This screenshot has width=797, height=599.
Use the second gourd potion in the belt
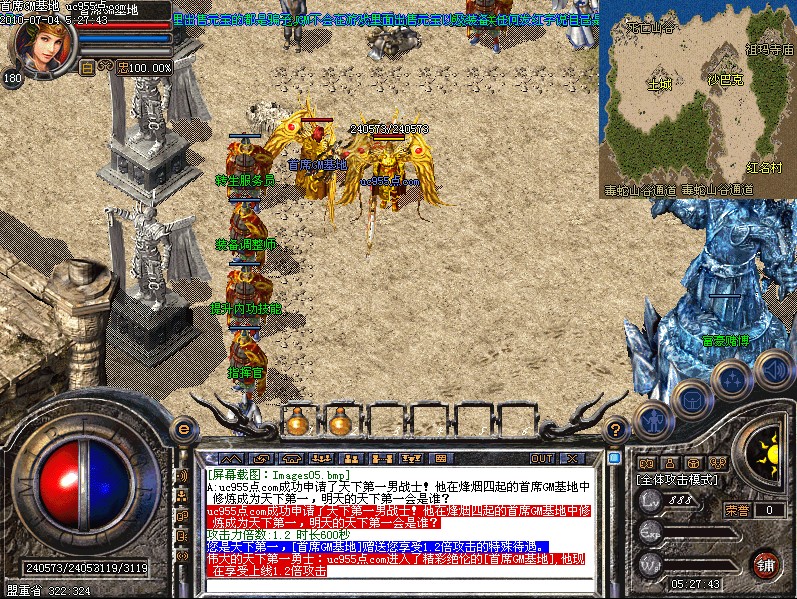[x=340, y=422]
